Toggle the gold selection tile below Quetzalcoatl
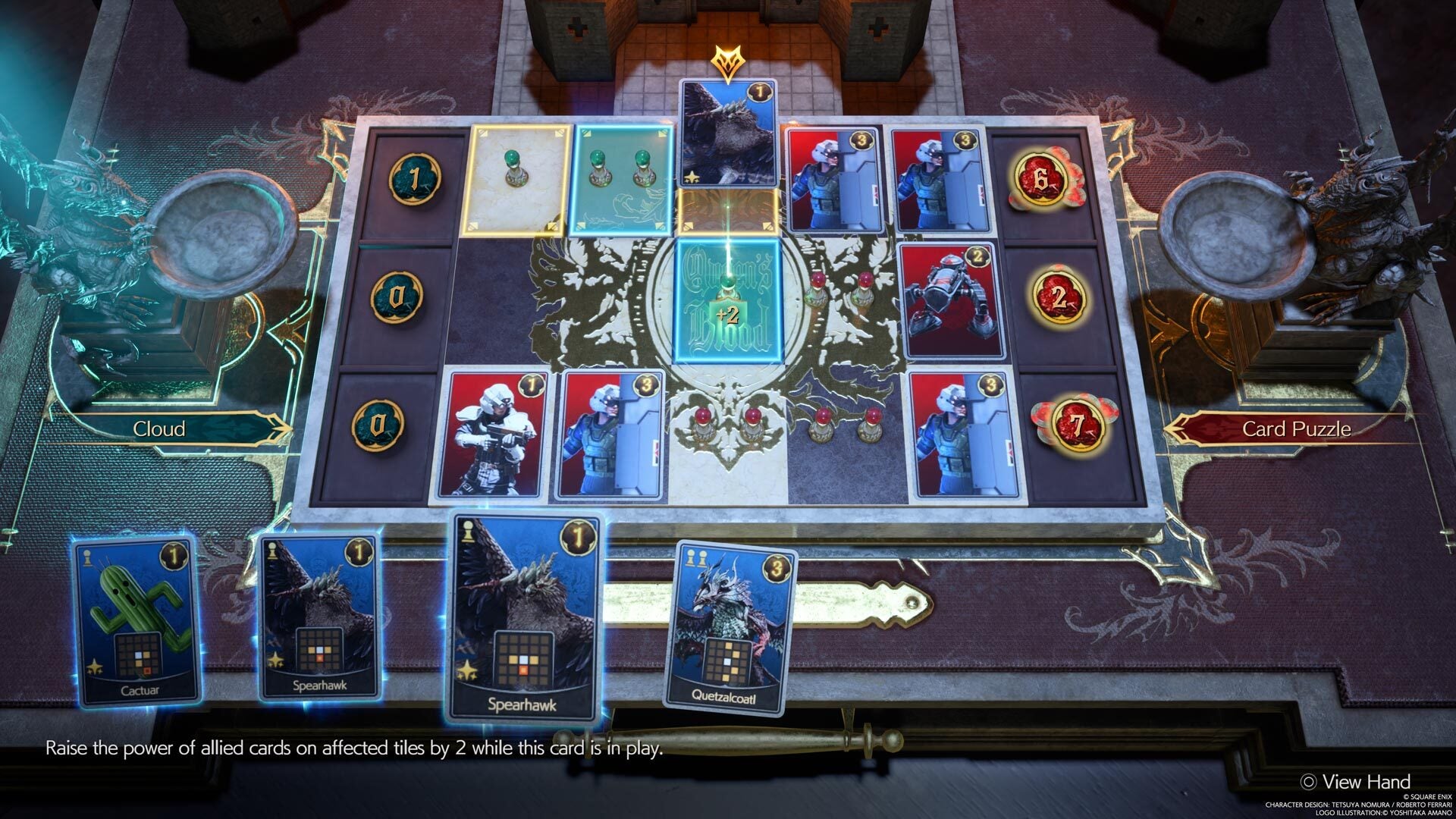The image size is (1456, 819). (728, 213)
